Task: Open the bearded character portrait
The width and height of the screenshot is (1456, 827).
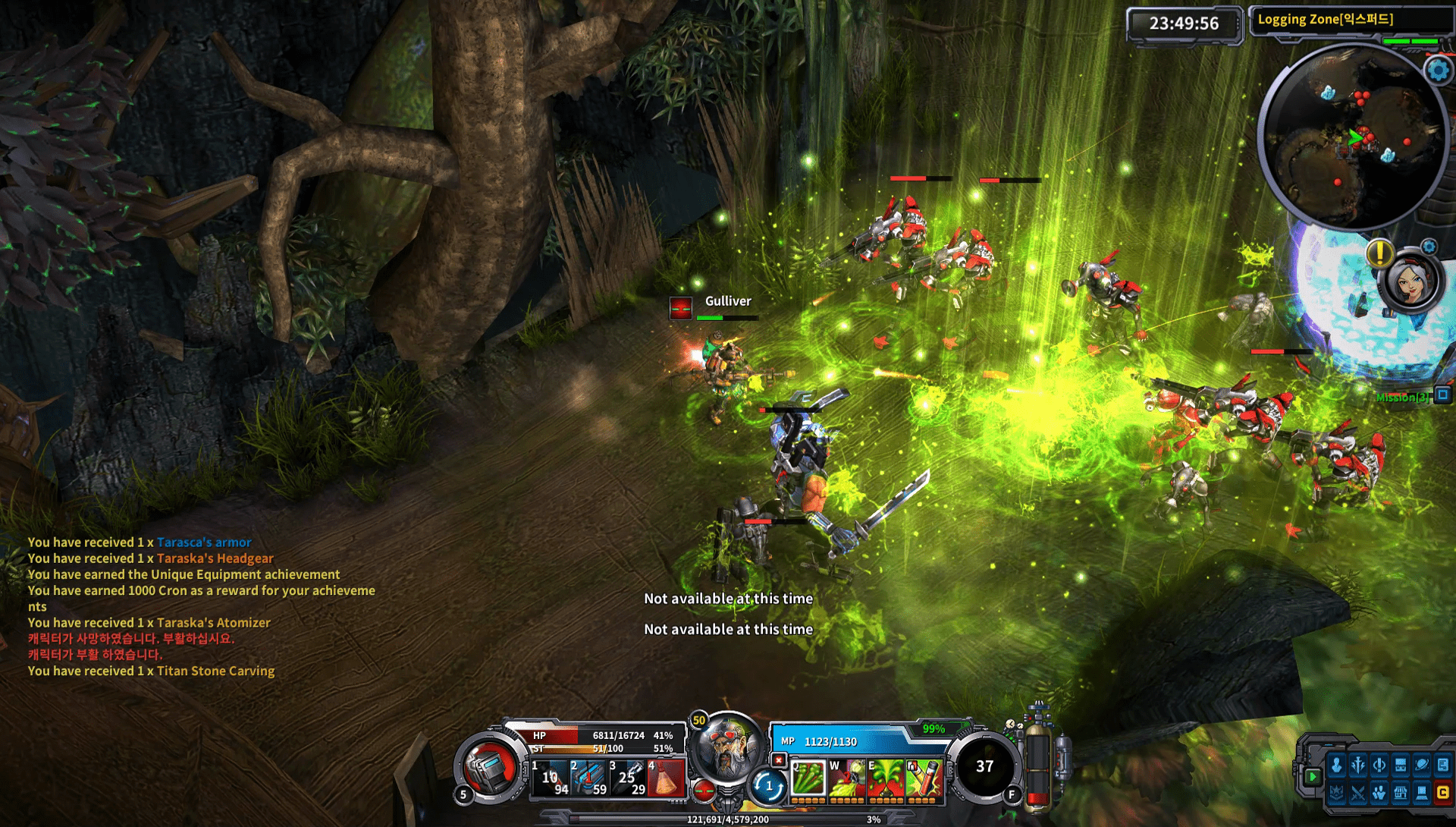Action: (x=726, y=748)
